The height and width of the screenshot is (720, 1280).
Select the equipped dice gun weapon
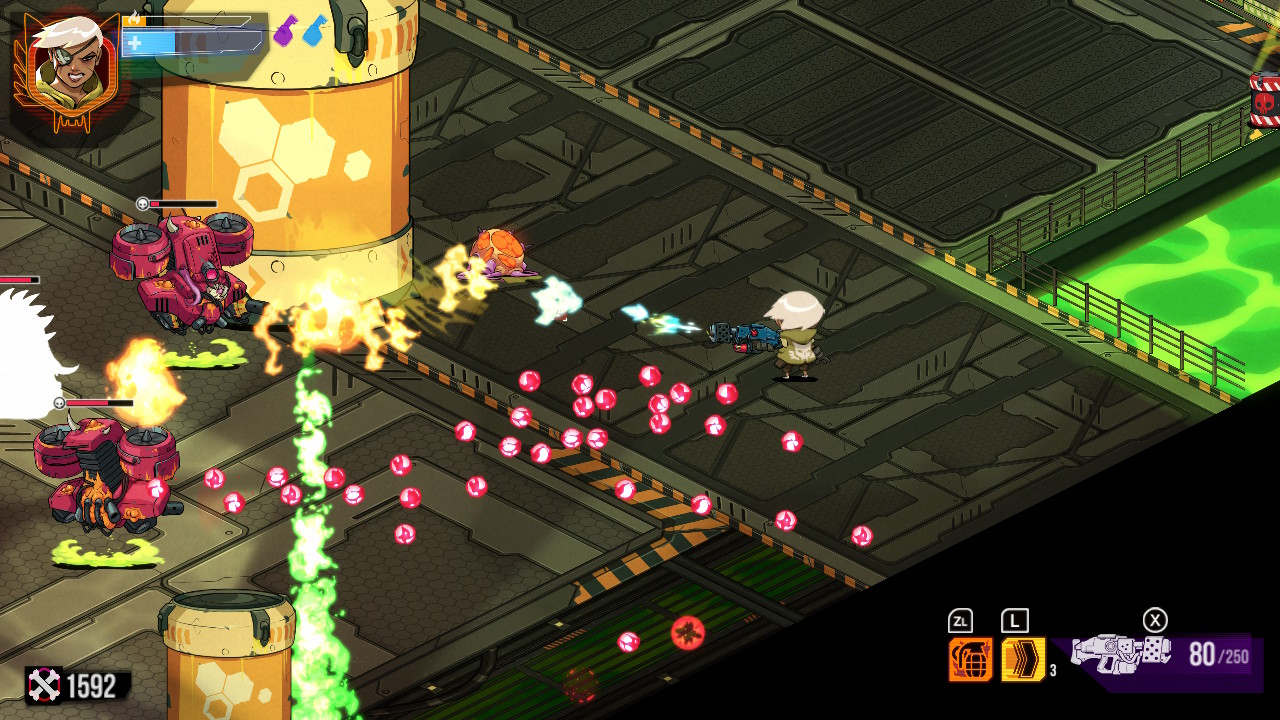1120,655
